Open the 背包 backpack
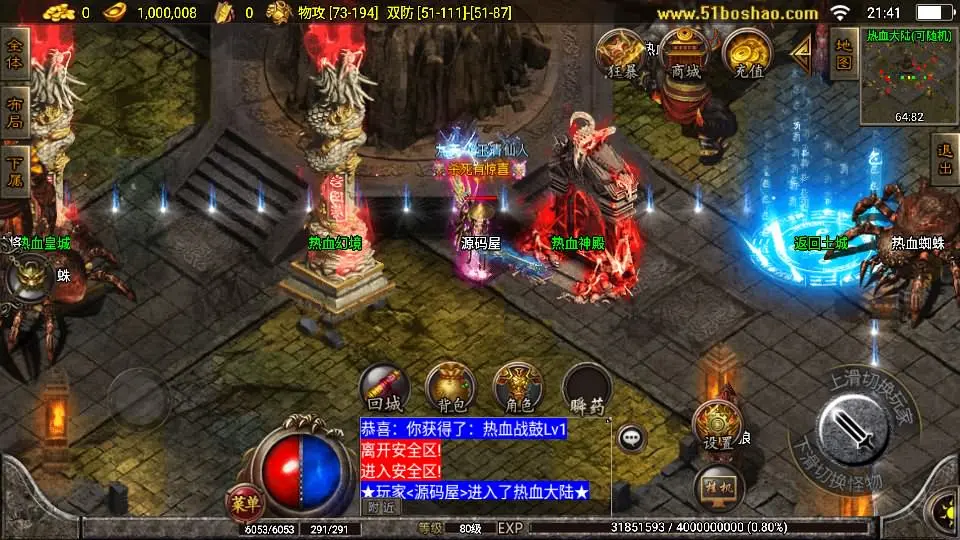 451,388
